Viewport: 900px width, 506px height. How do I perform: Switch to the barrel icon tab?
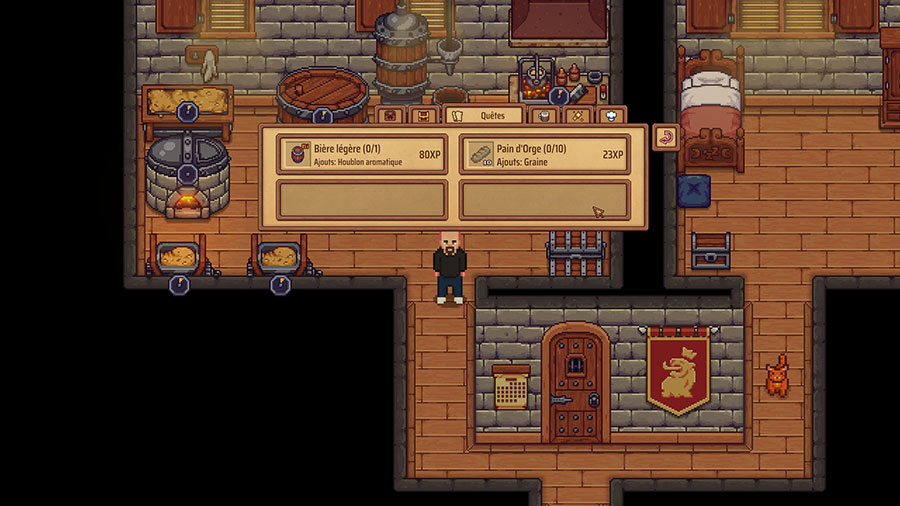coord(544,116)
